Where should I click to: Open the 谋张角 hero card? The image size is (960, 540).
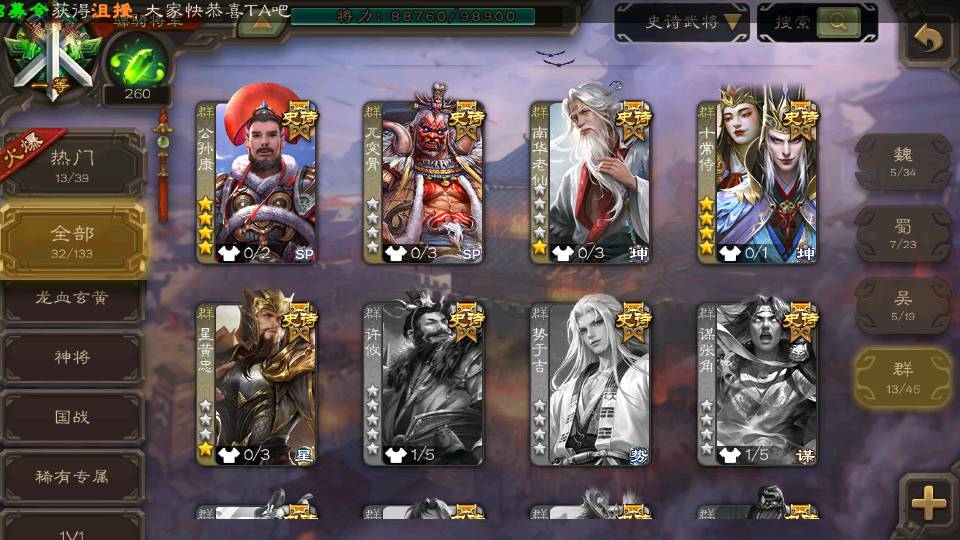click(757, 382)
